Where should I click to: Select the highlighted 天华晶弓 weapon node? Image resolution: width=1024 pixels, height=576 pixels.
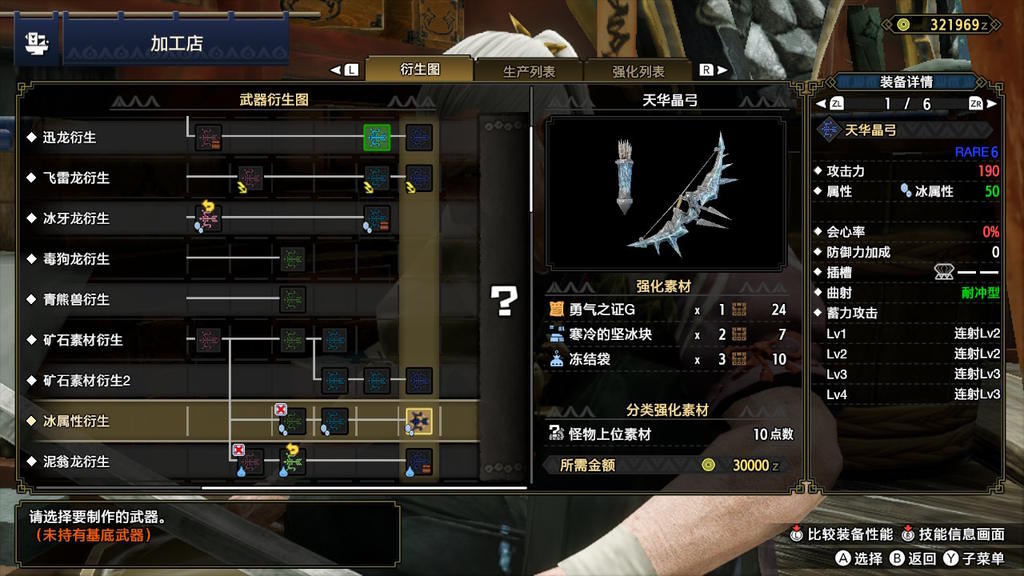[x=419, y=421]
